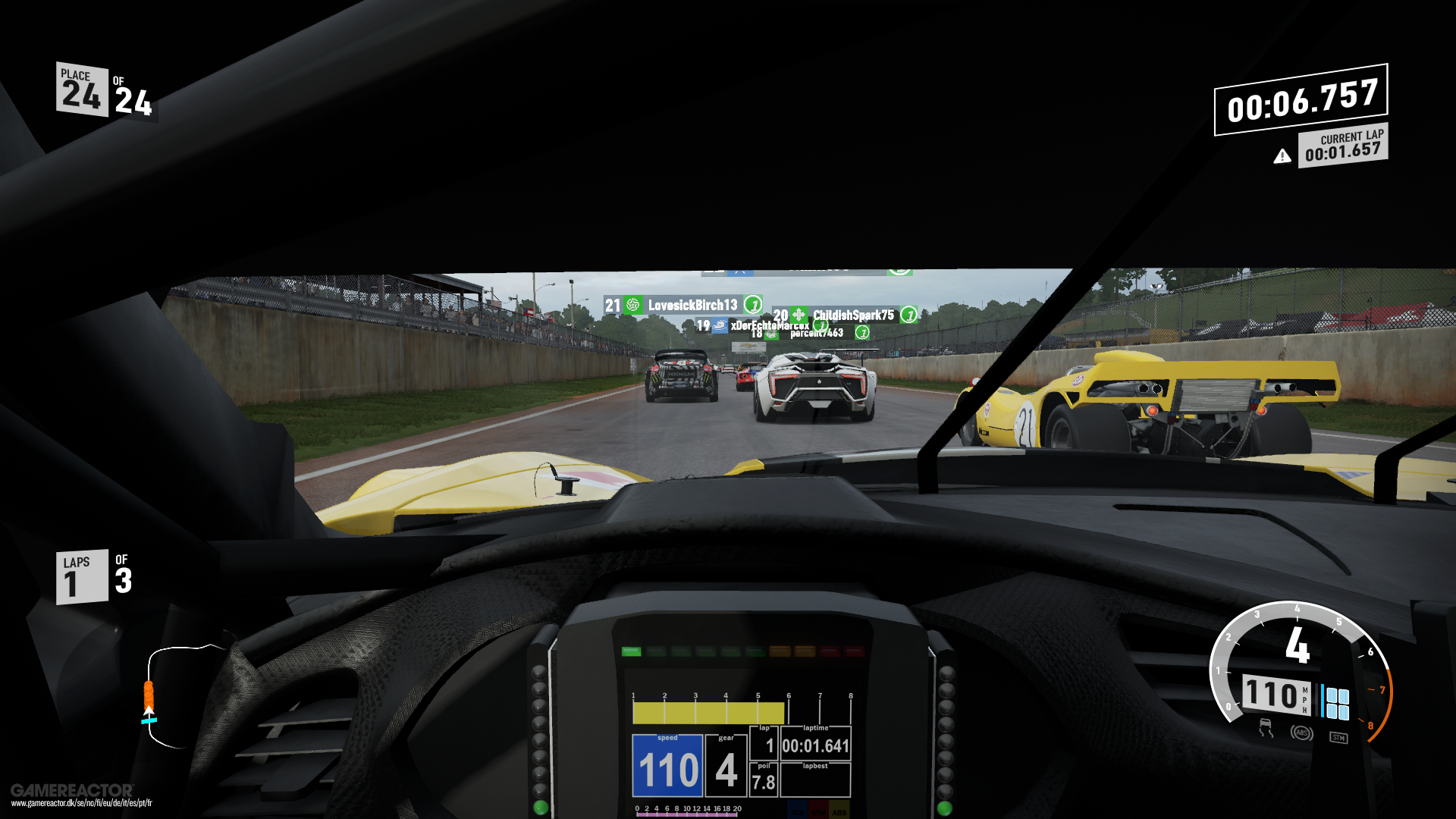Click the LAPS 1 of 3 counter

tap(93, 576)
